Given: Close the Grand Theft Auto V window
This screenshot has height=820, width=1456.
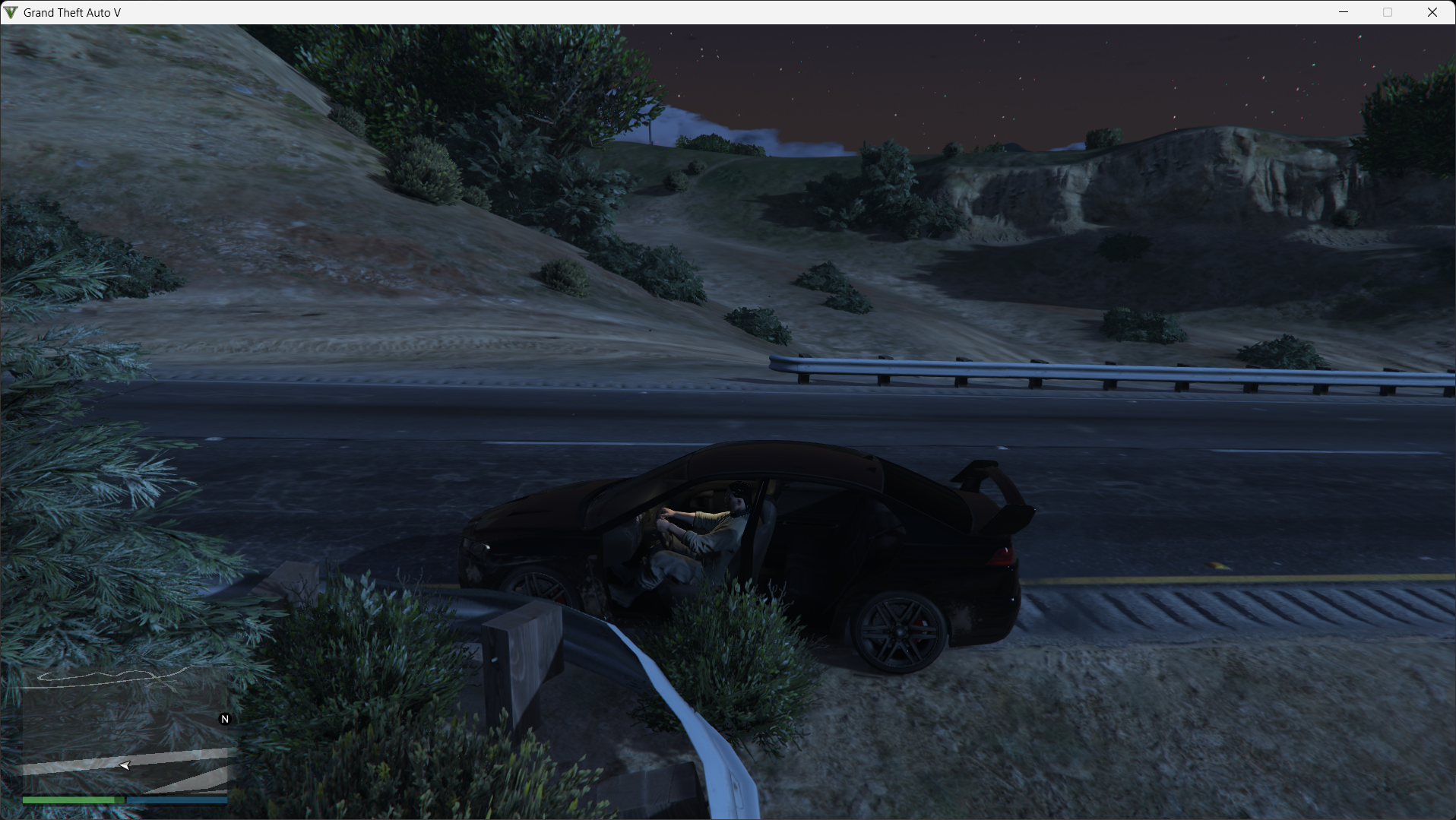Looking at the screenshot, I should coord(1432,12).
